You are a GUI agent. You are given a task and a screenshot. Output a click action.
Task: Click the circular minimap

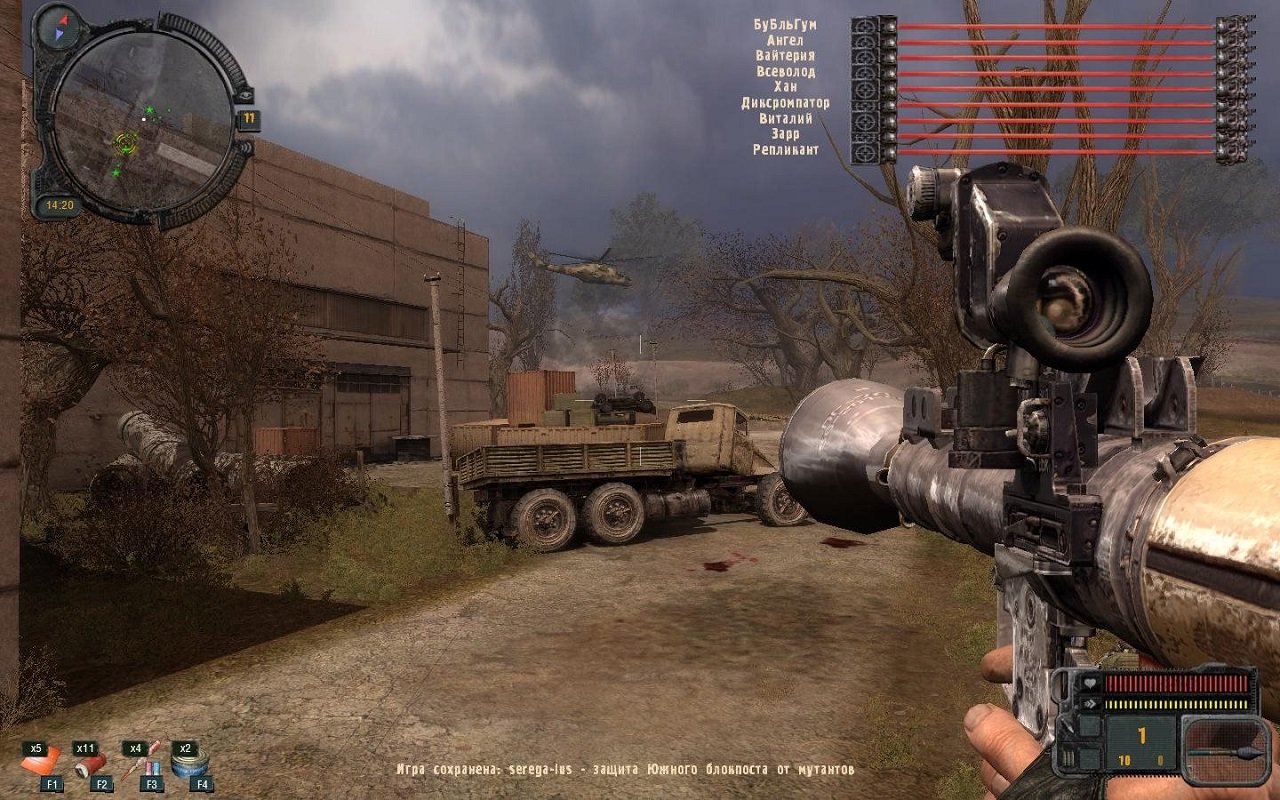pyautogui.click(x=142, y=120)
